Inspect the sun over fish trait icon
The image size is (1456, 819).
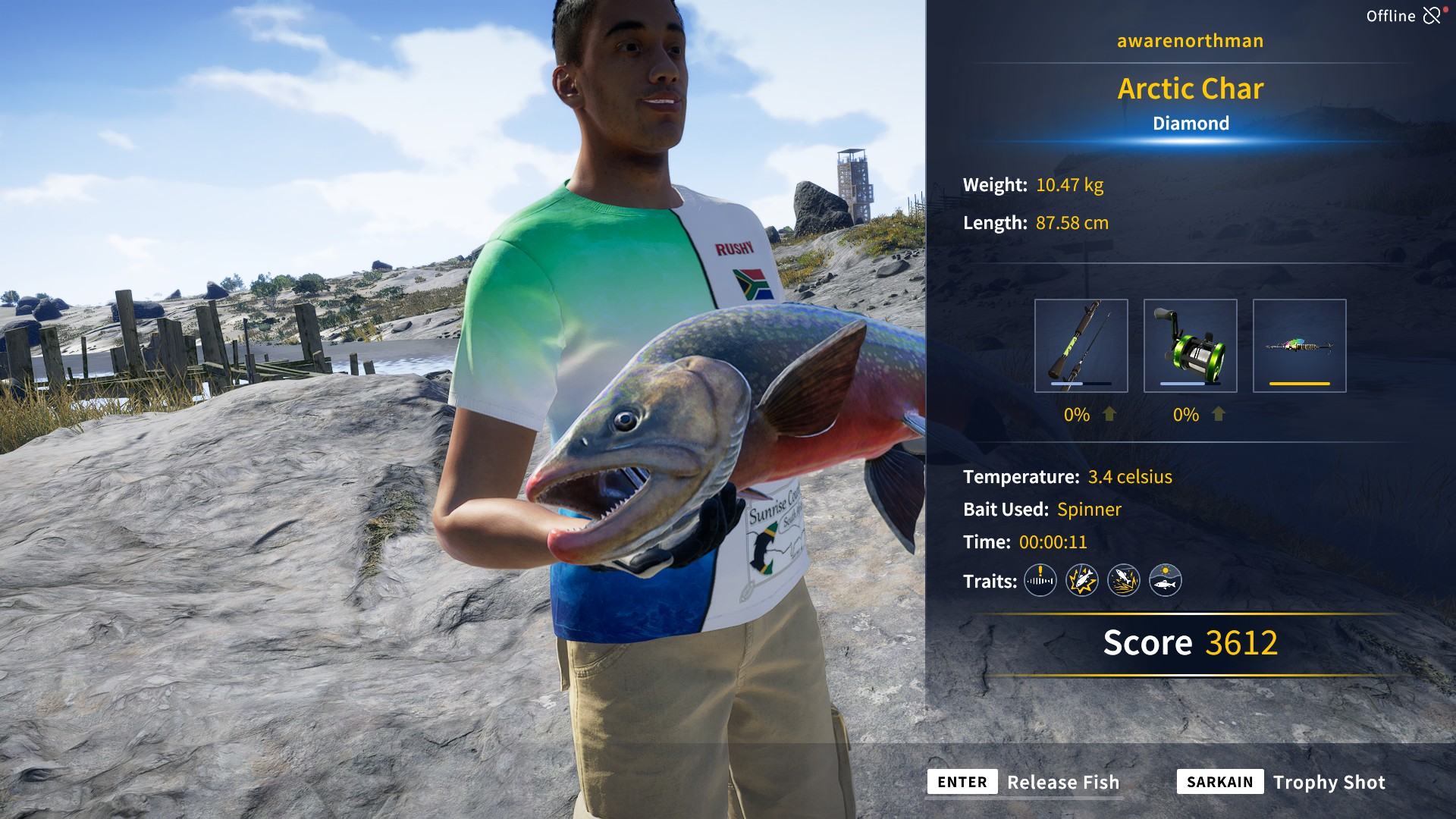(x=1165, y=581)
